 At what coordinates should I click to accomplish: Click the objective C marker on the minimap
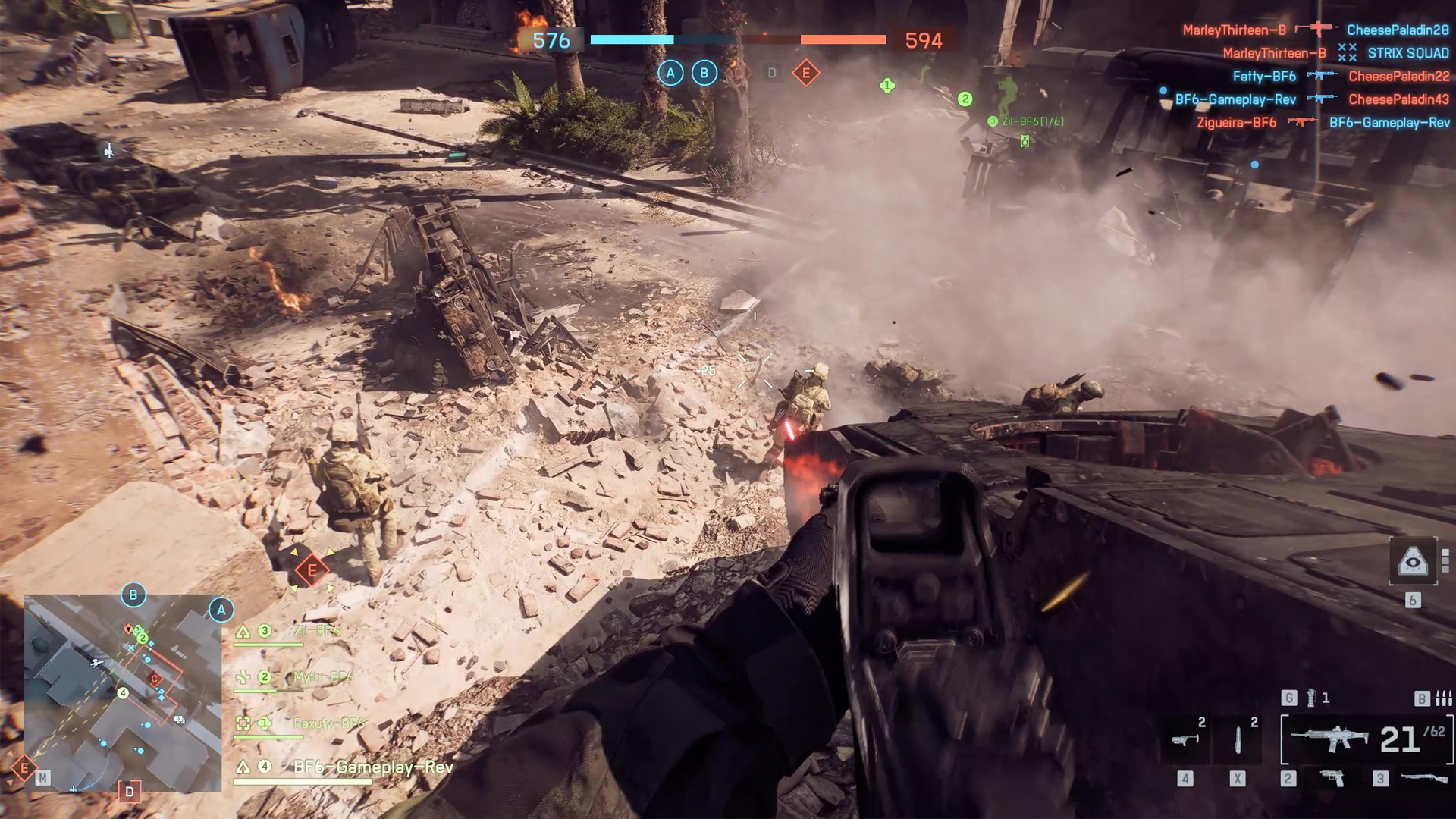(x=155, y=679)
